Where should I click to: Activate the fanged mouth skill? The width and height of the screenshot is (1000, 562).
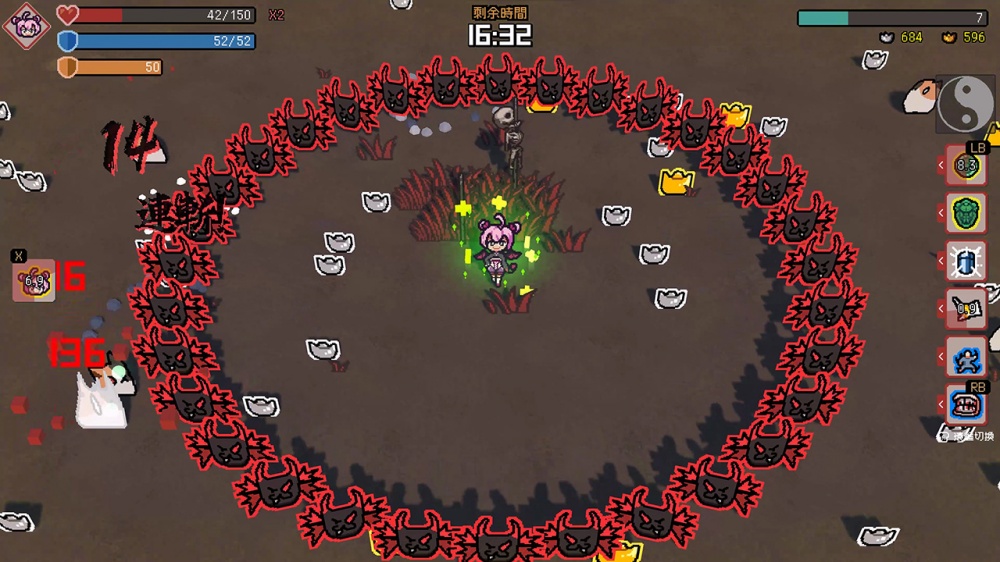966,405
